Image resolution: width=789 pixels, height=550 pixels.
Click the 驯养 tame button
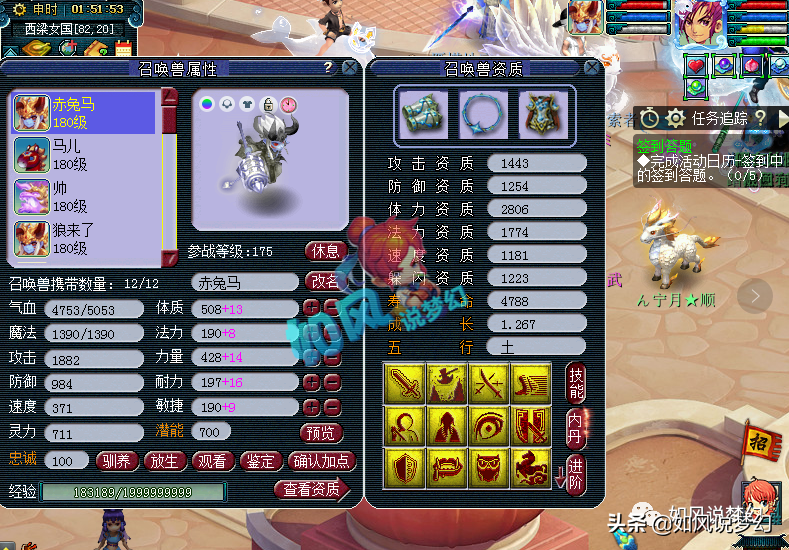click(x=118, y=461)
